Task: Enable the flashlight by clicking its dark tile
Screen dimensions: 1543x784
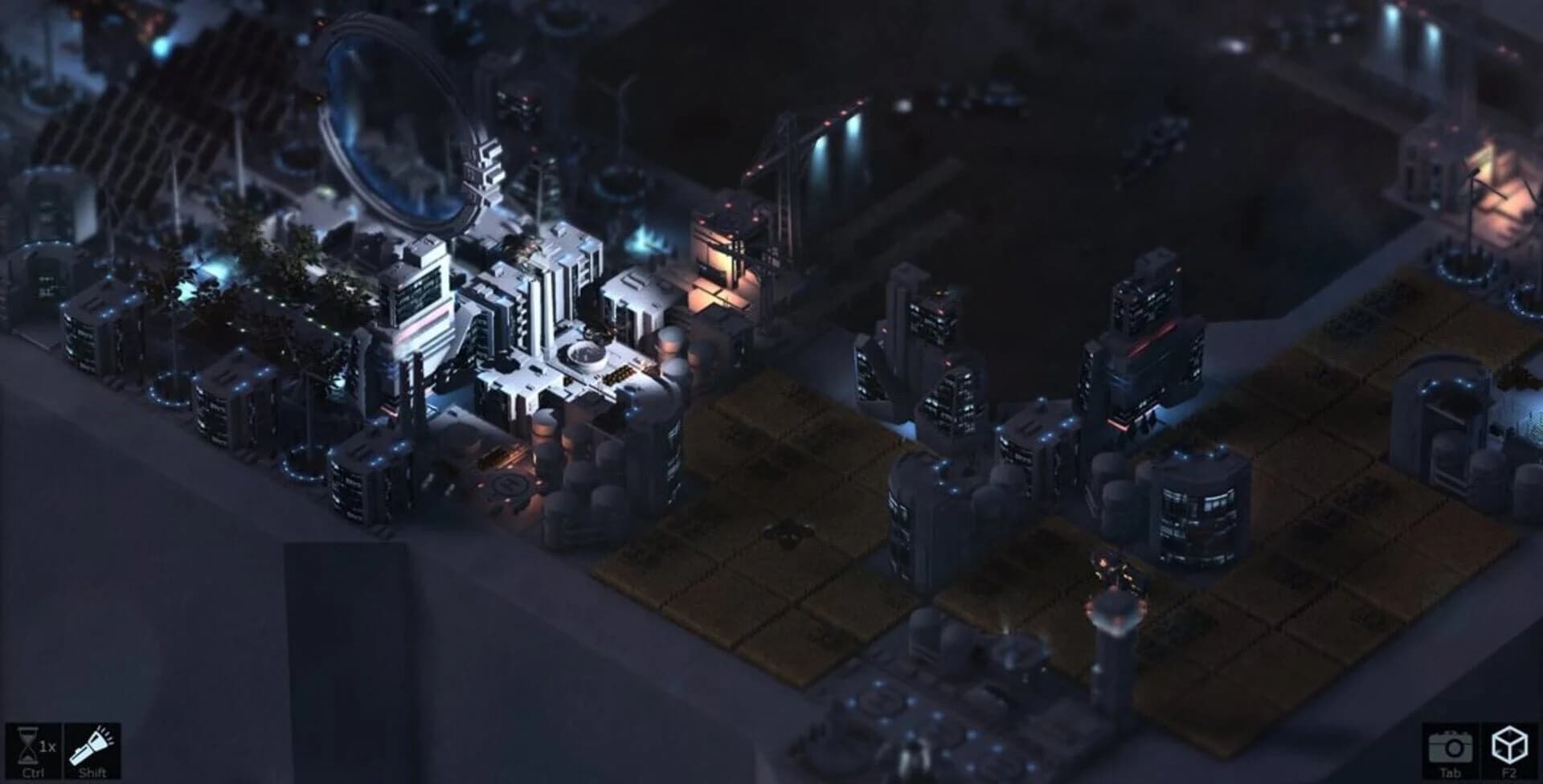Action: click(x=92, y=751)
